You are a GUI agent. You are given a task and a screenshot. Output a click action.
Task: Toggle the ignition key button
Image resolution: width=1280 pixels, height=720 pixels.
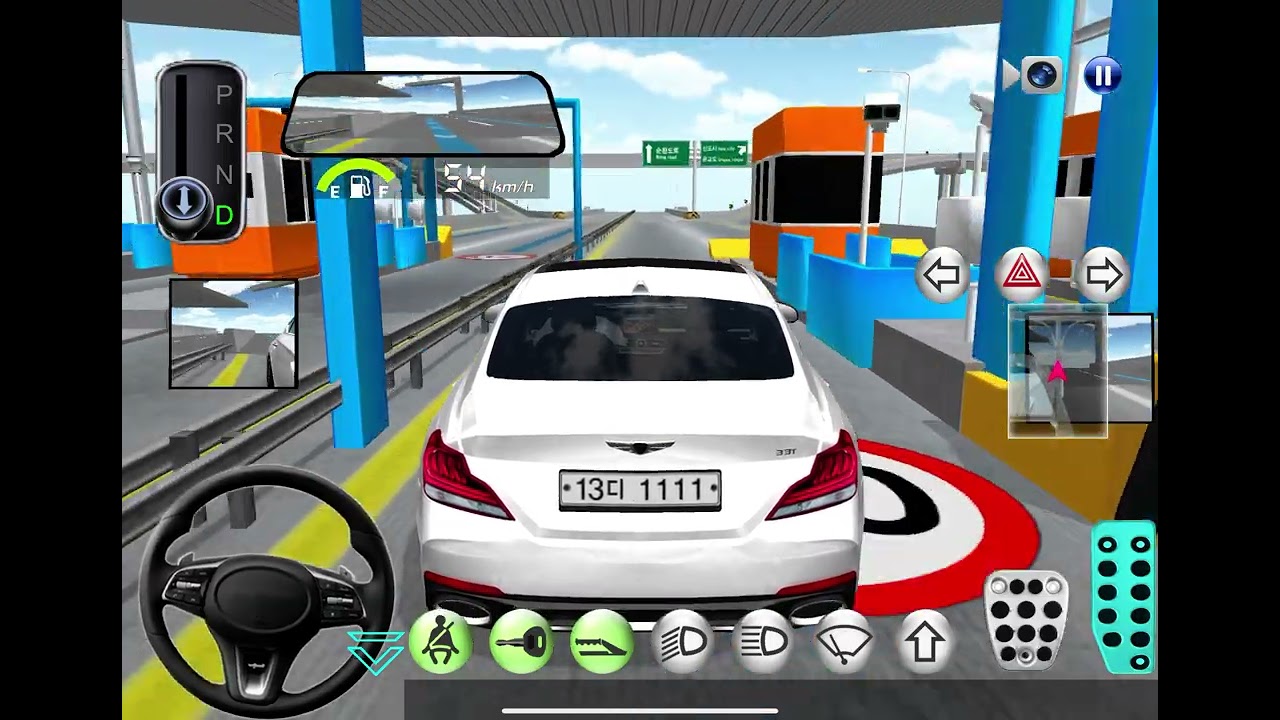pos(521,642)
